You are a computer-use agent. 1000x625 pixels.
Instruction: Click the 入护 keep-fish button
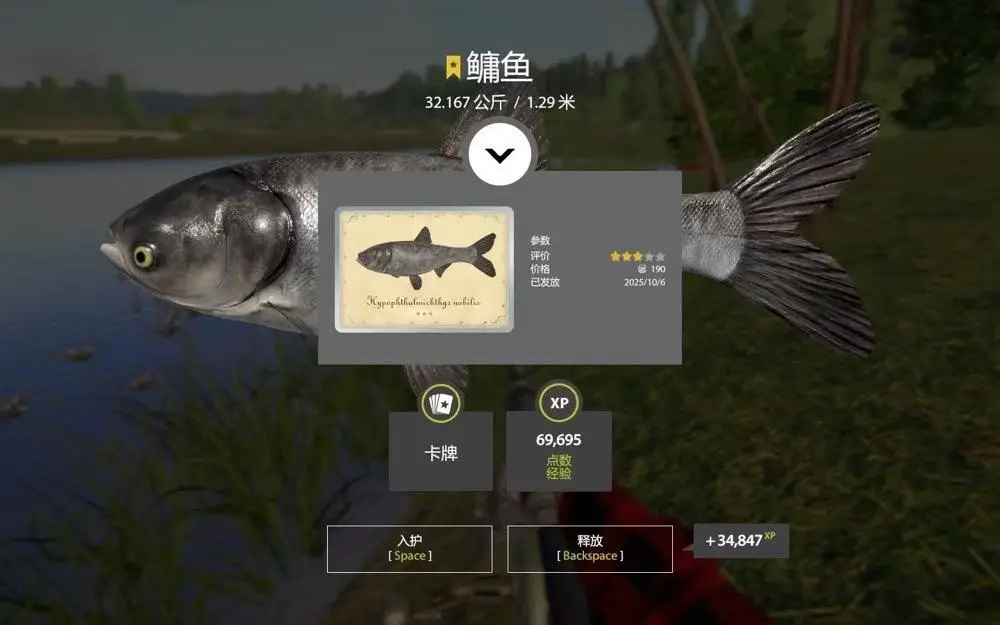coord(410,549)
